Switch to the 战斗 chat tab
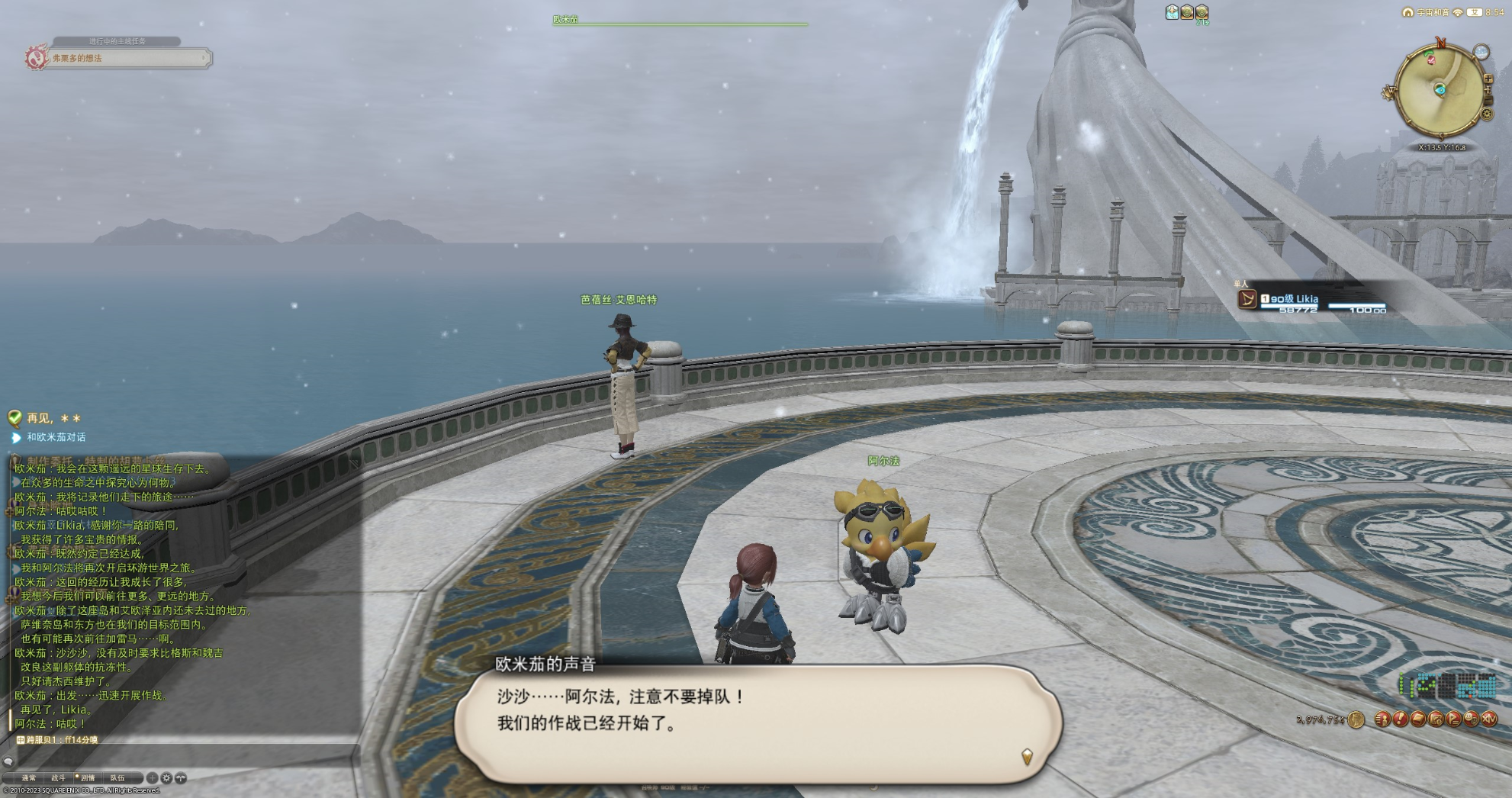Viewport: 1512px width, 798px height. click(58, 778)
